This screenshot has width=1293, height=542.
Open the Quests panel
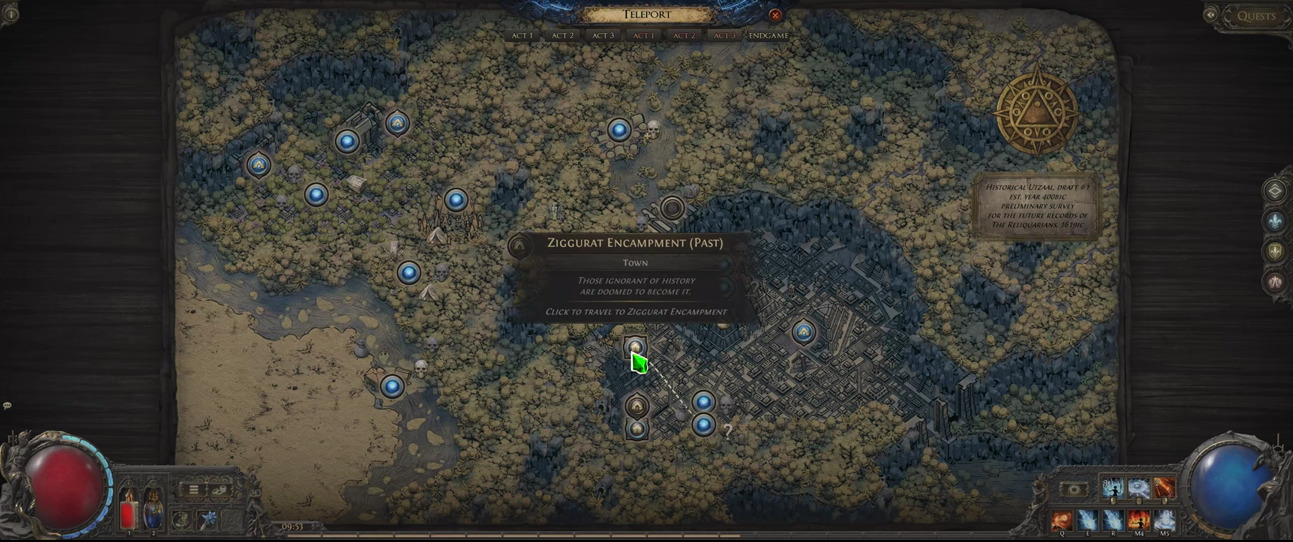pos(1255,16)
